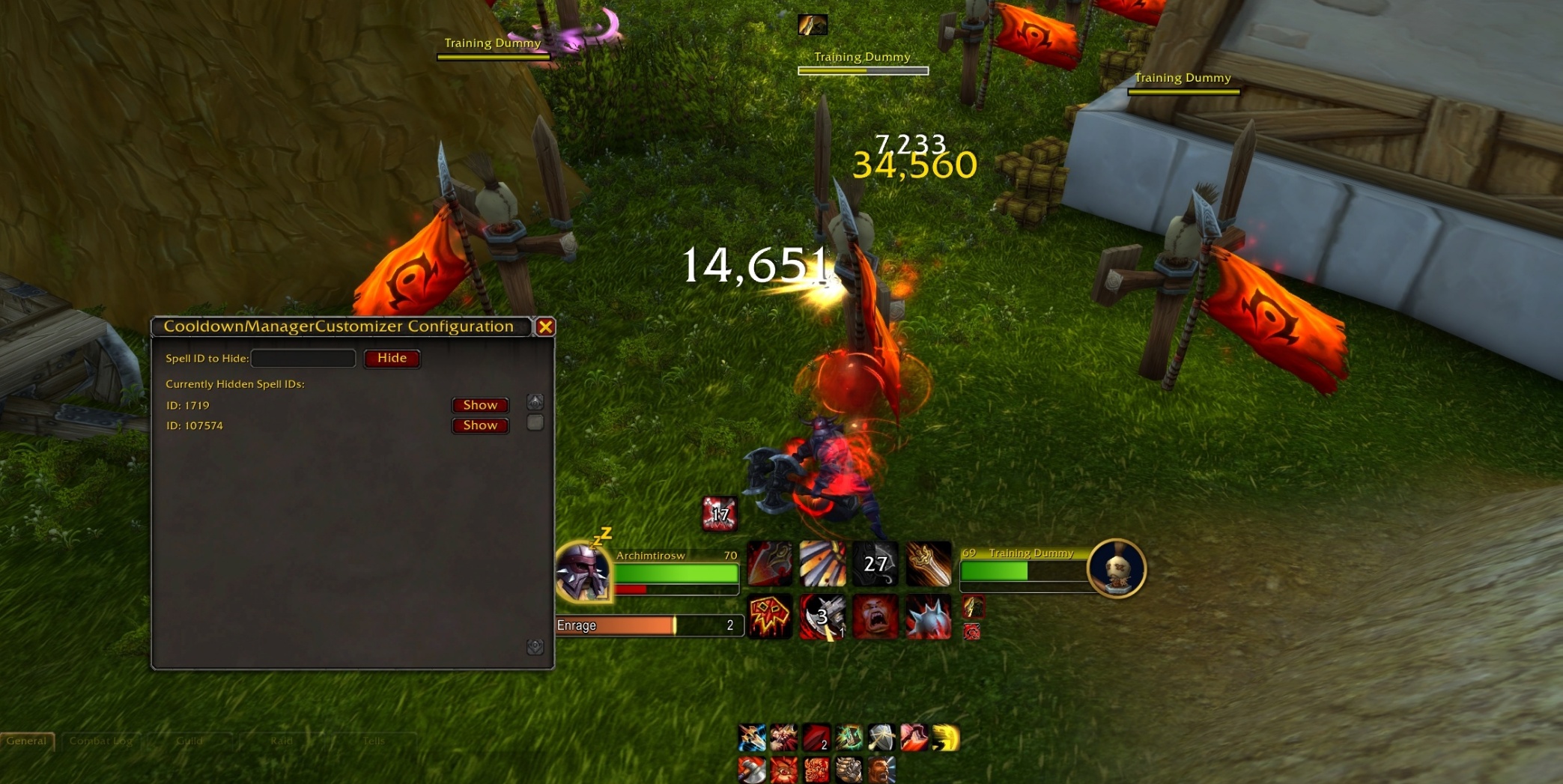
Task: Activate the orange winged blades ability icon
Action: click(822, 564)
